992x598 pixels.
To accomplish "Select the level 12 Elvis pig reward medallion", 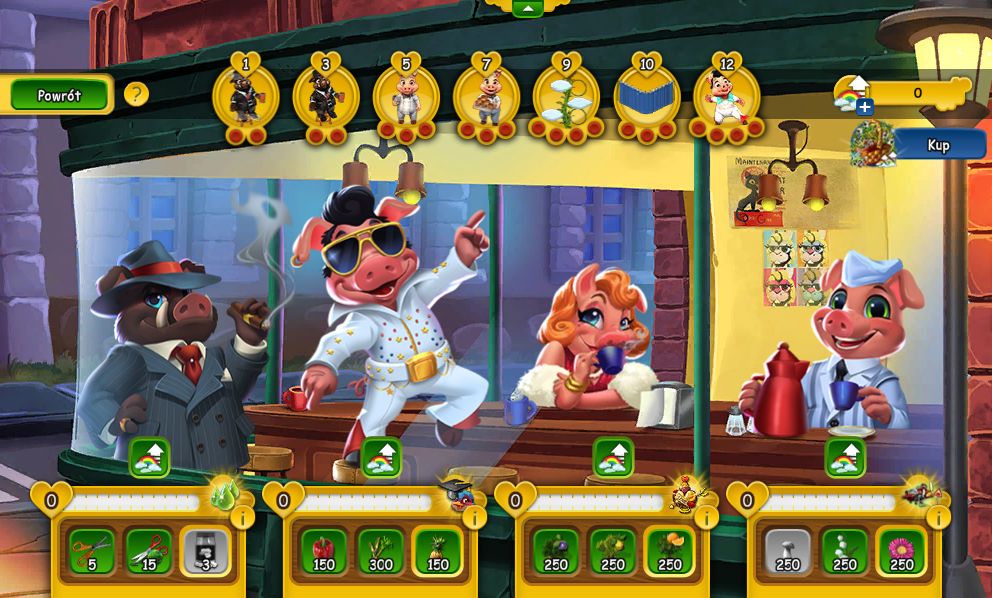I will (726, 99).
